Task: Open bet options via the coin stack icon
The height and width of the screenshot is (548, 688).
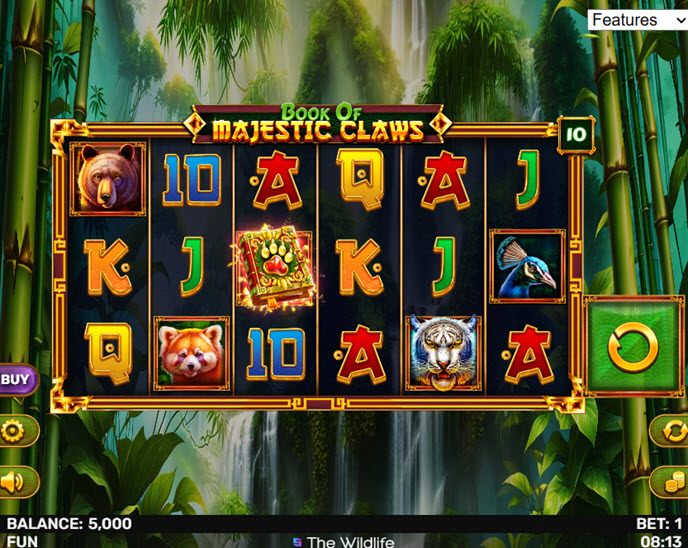Action: [x=671, y=483]
